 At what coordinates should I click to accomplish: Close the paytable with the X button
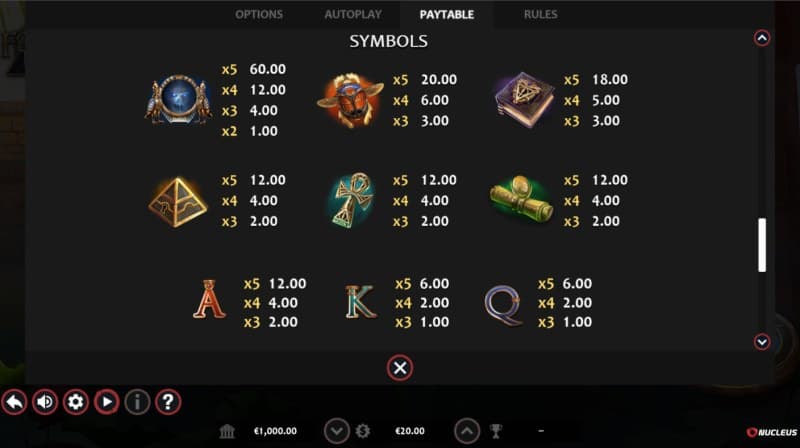(x=400, y=368)
